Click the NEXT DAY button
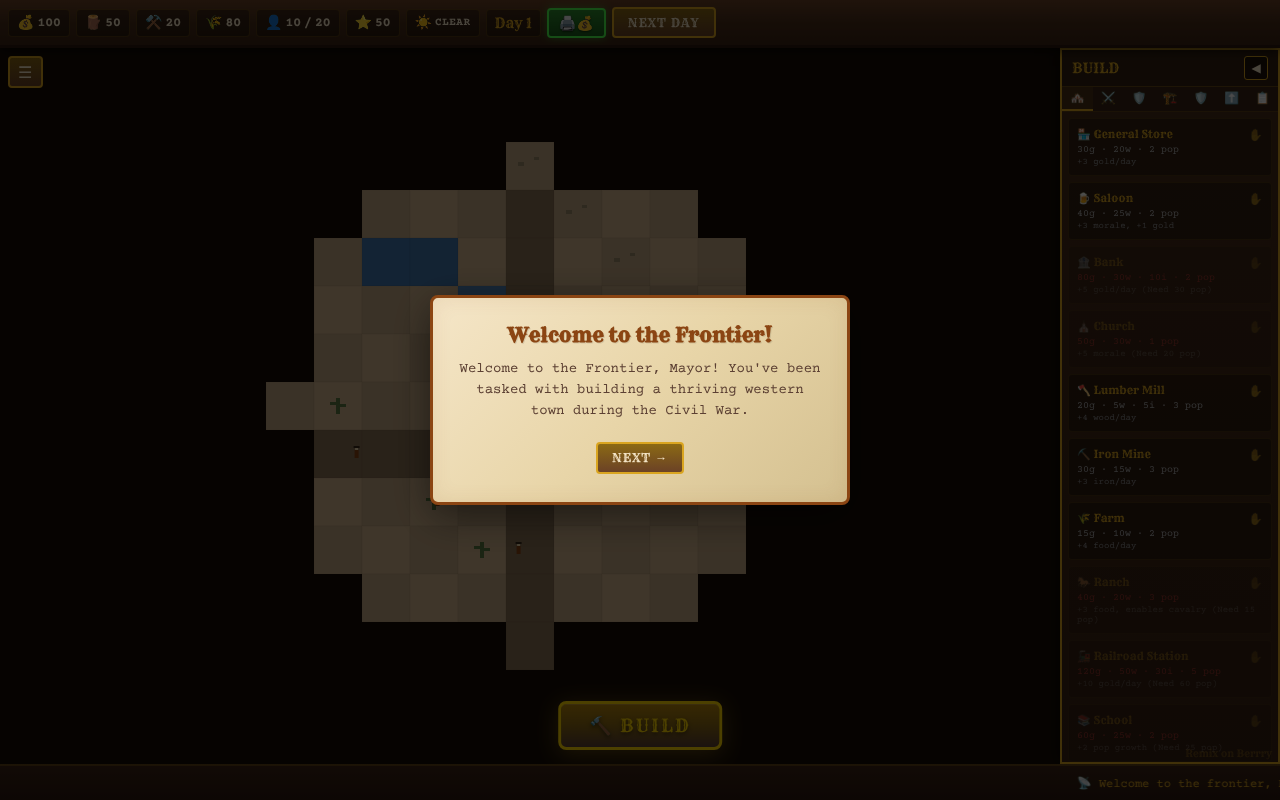Image resolution: width=1280 pixels, height=800 pixels. point(664,22)
